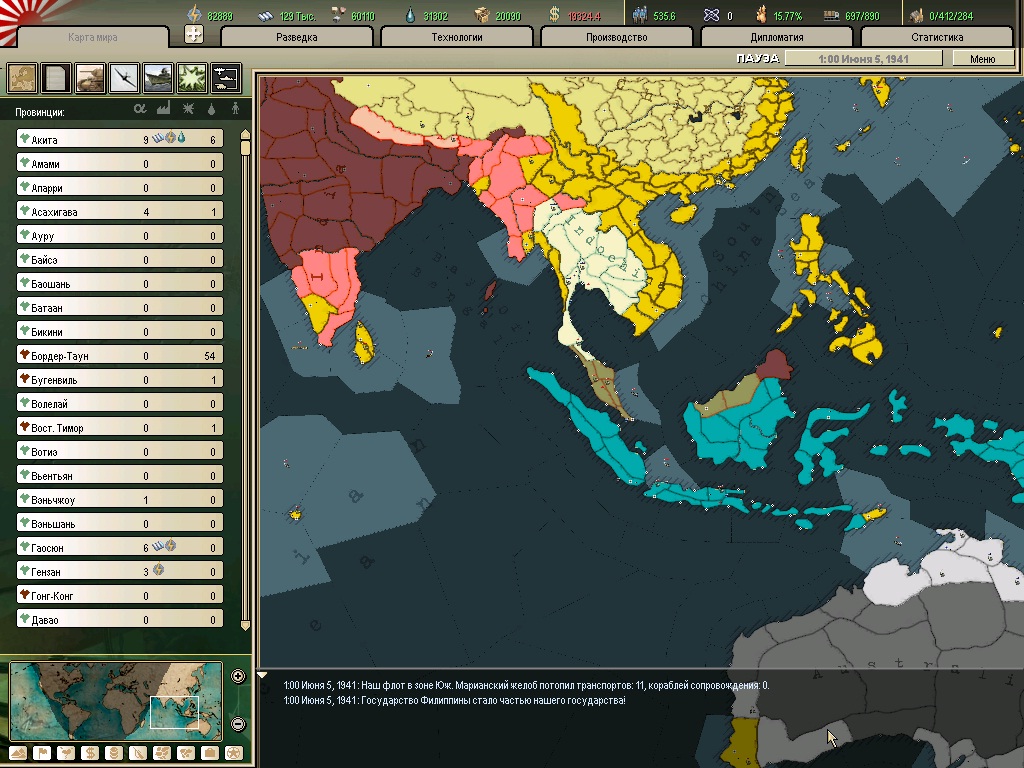Viewport: 1024px width, 768px height.
Task: Switch to the dollar sign map mode
Action: click(89, 753)
